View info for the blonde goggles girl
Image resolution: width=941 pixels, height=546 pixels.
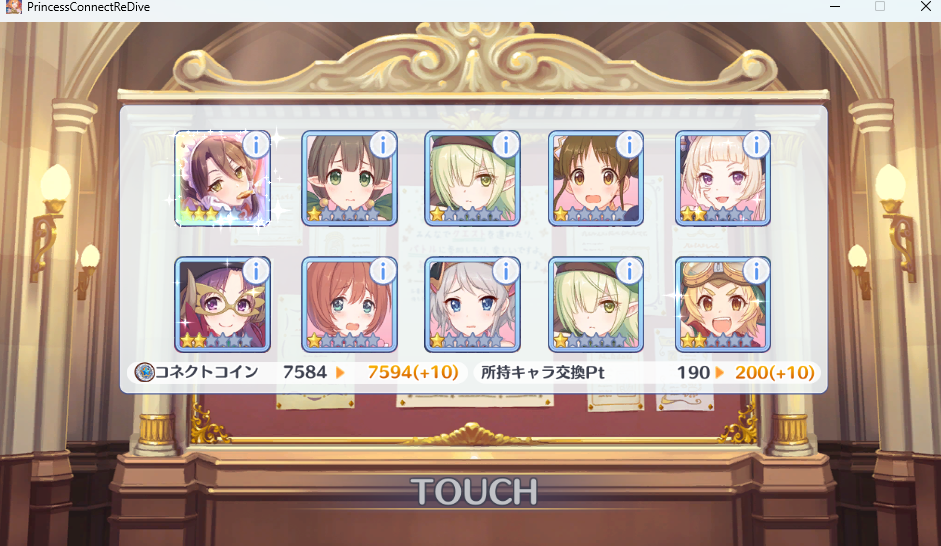coord(757,271)
